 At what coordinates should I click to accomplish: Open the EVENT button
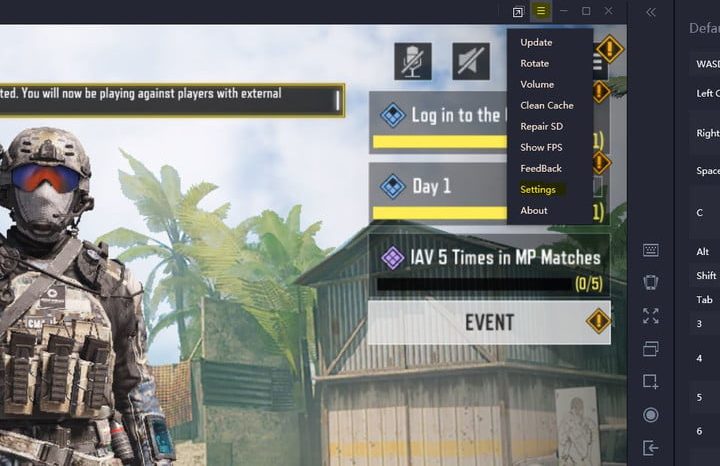489,322
